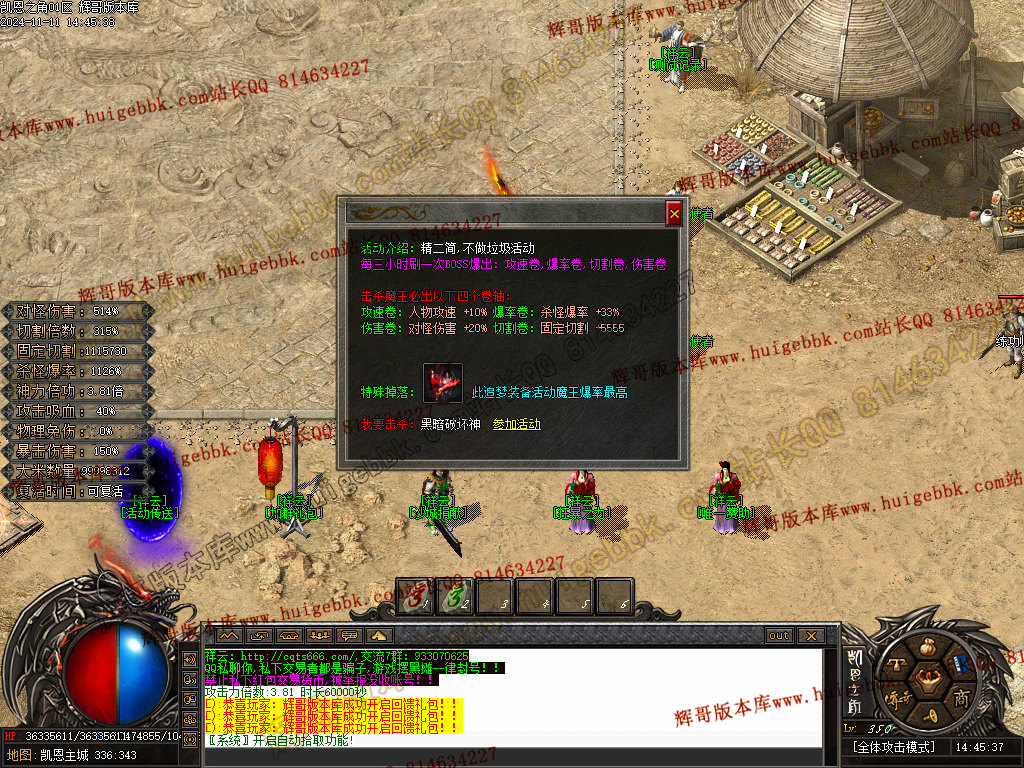
Task: Click the mountain icon chat toolbar button
Action: coord(229,636)
